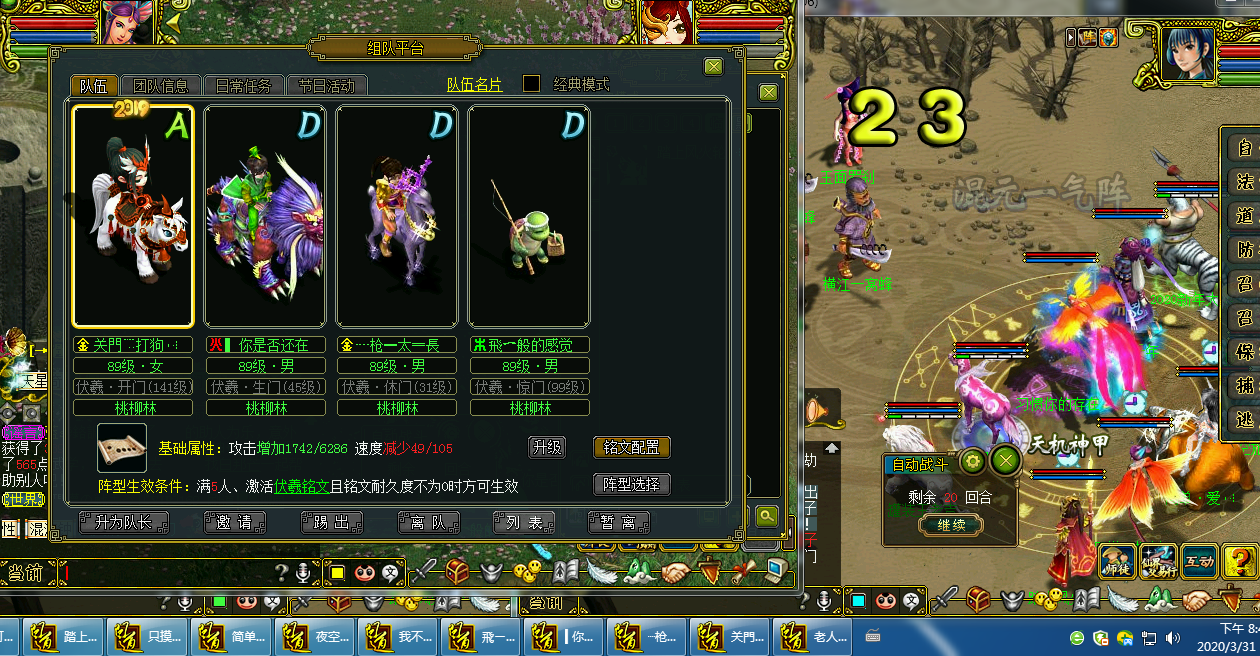Click the 升级 formation upgrade button
Image resolution: width=1260 pixels, height=656 pixels.
547,447
